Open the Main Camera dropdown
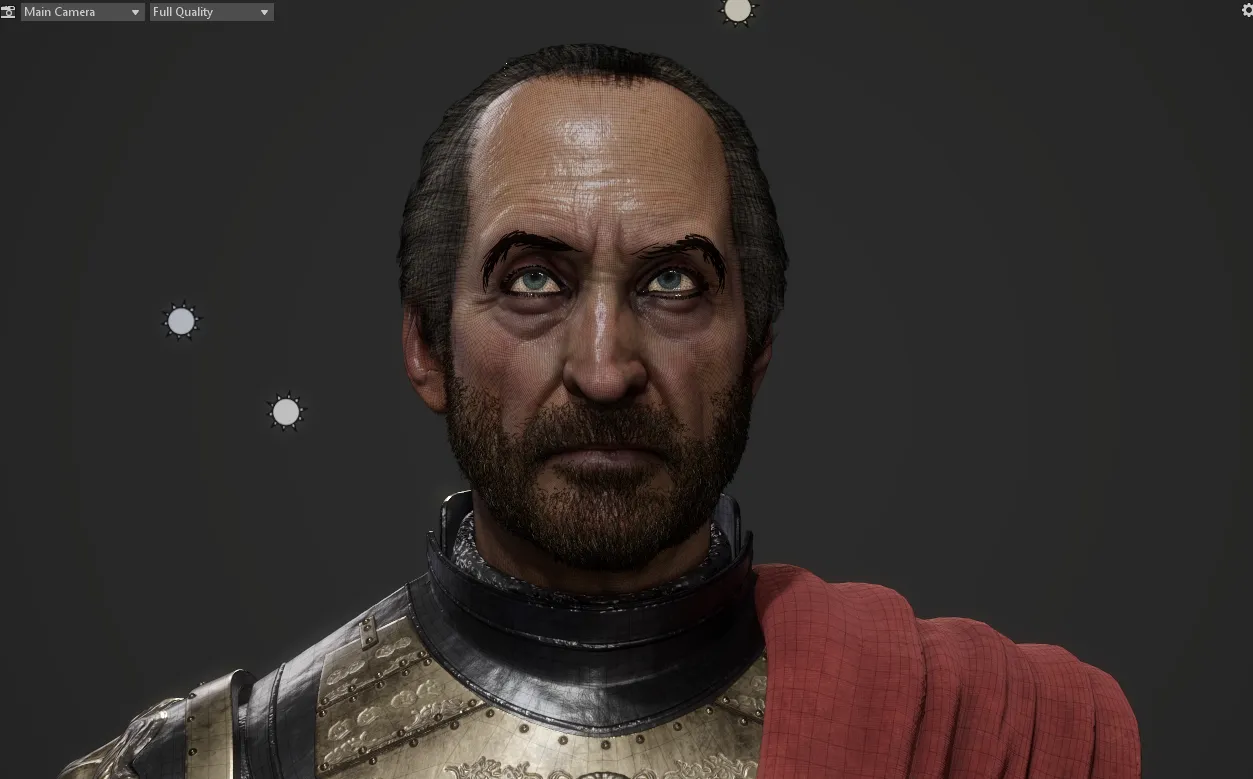 [x=82, y=12]
